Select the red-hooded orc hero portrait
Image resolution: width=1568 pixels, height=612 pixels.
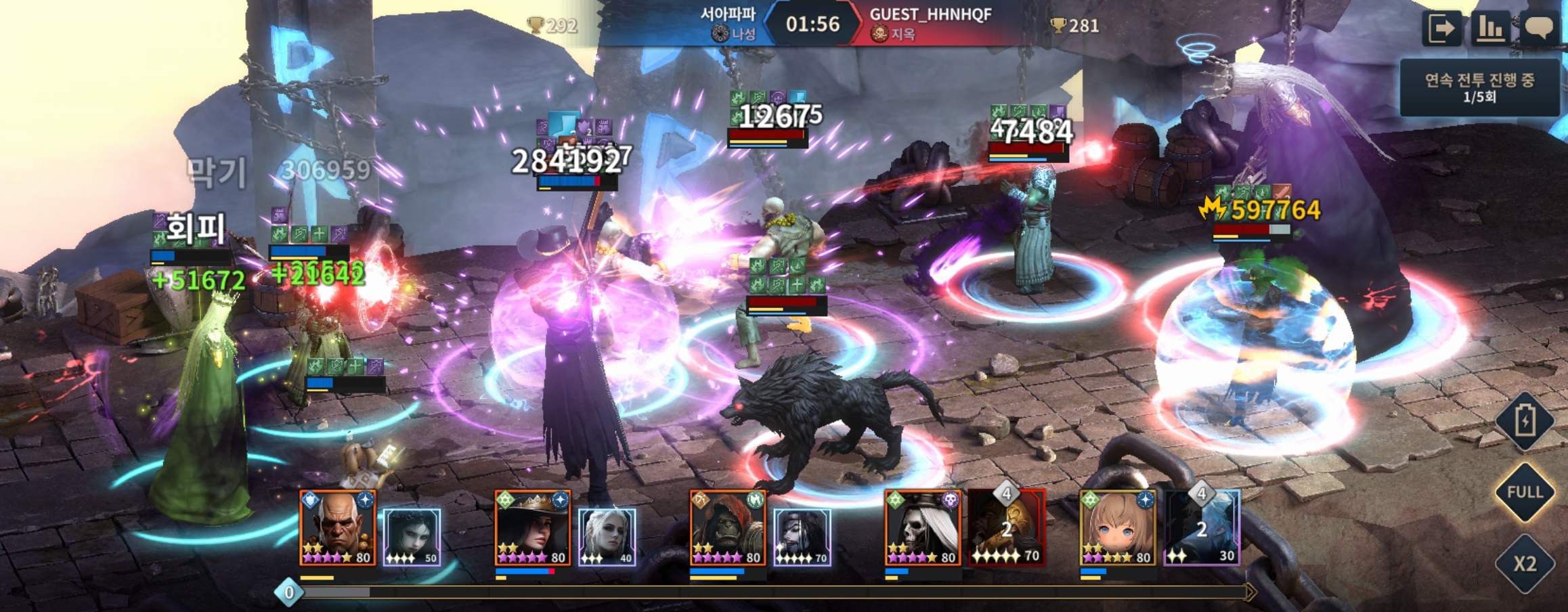[x=728, y=528]
